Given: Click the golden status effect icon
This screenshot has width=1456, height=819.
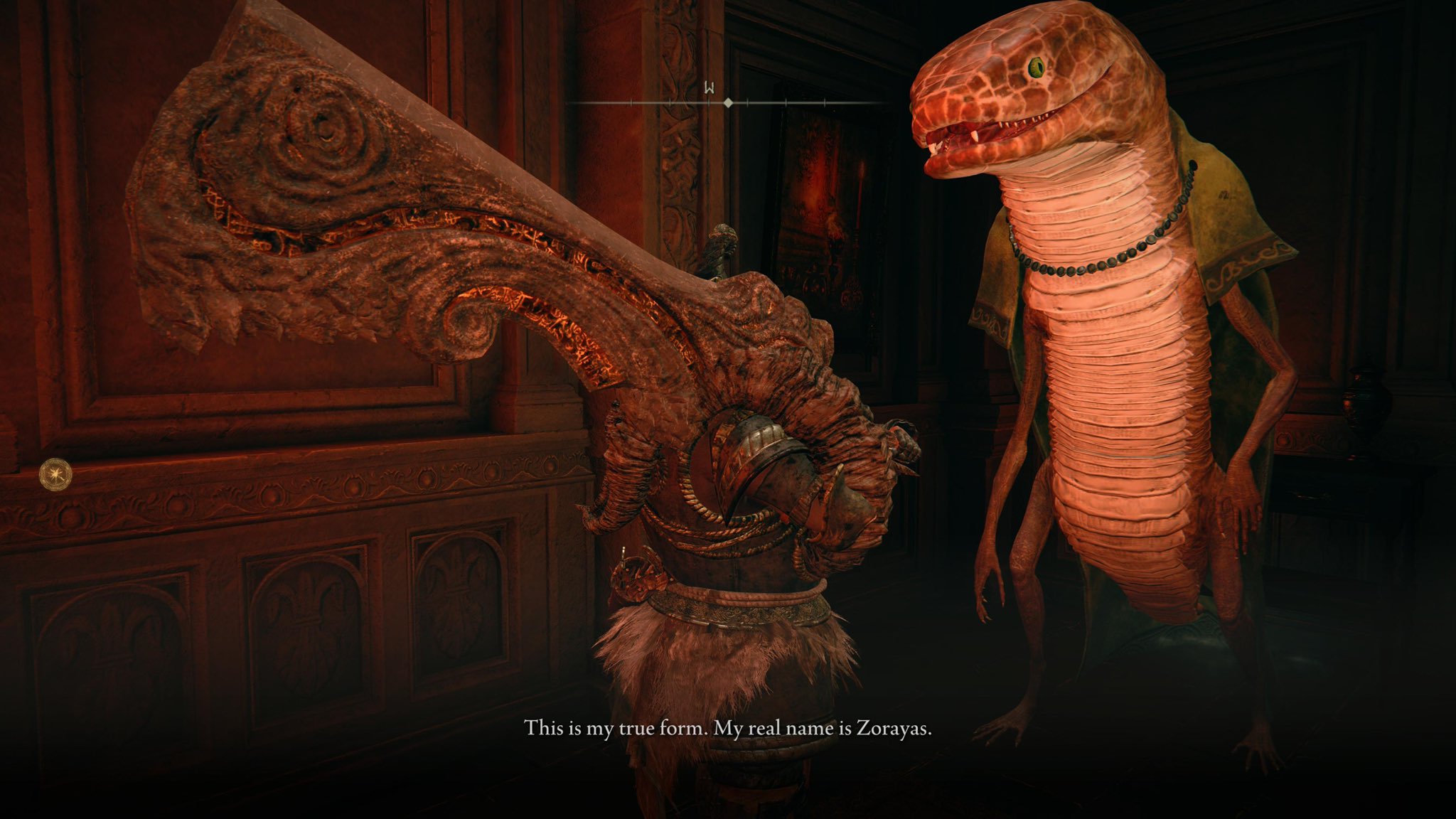Looking at the screenshot, I should tap(55, 471).
